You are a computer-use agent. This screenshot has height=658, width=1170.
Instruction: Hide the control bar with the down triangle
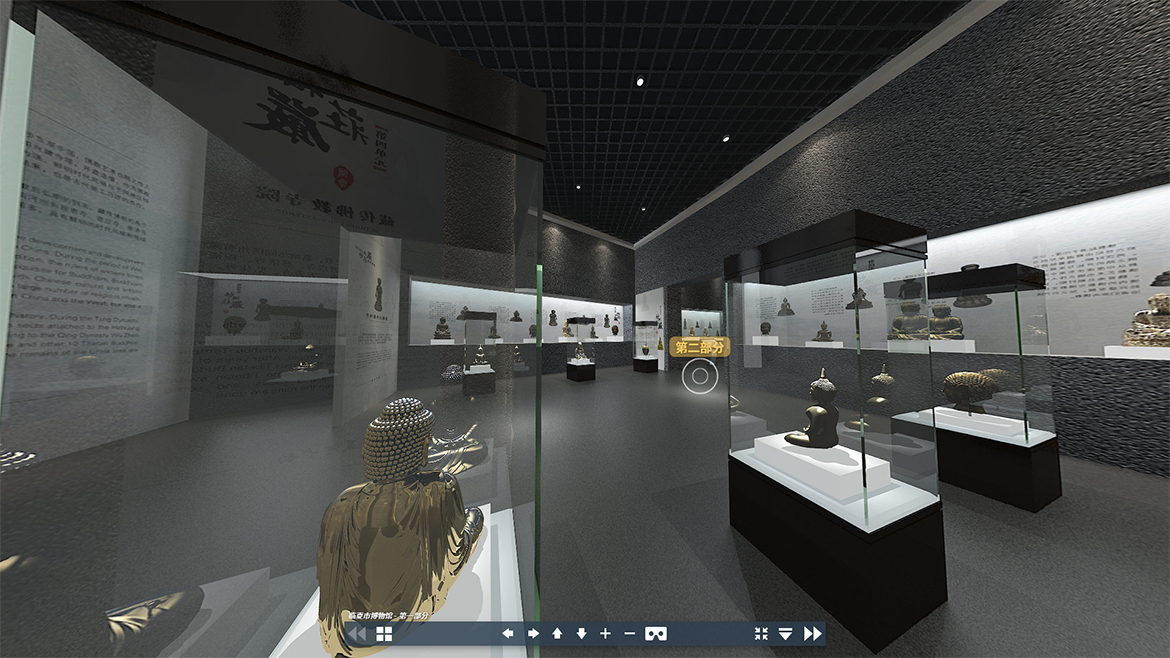point(785,633)
